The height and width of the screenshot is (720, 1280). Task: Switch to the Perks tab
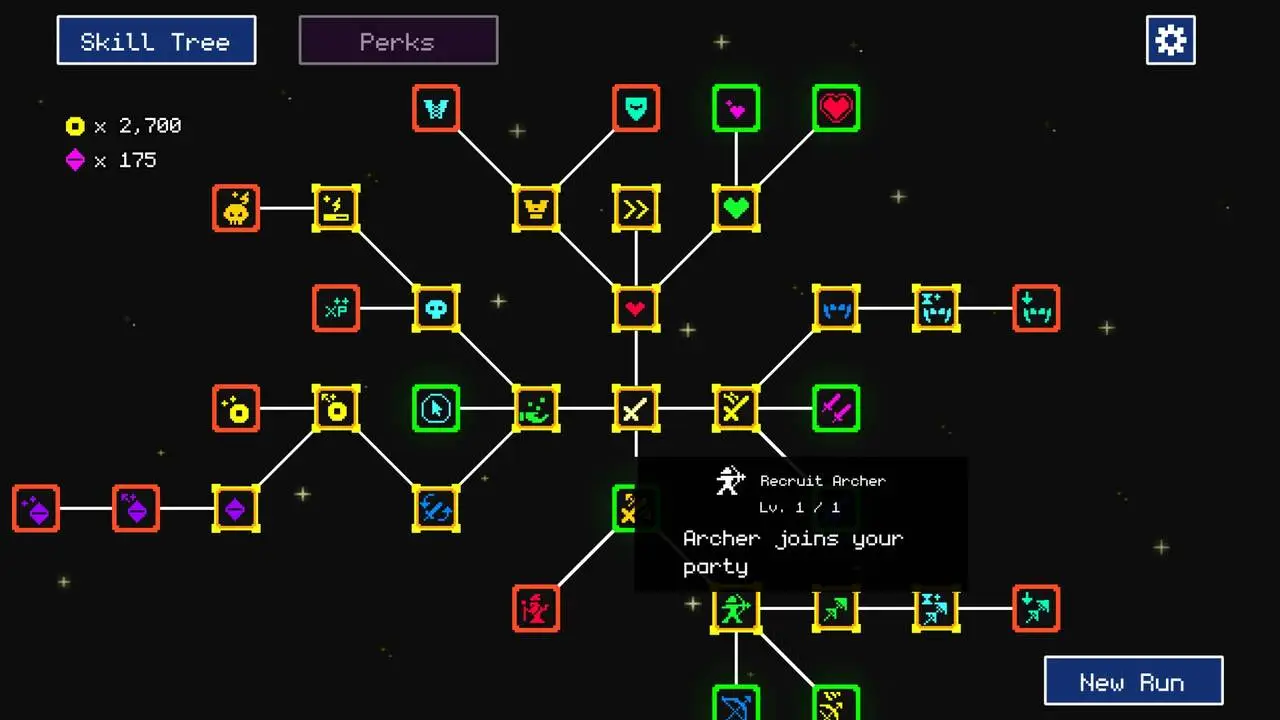click(x=398, y=40)
